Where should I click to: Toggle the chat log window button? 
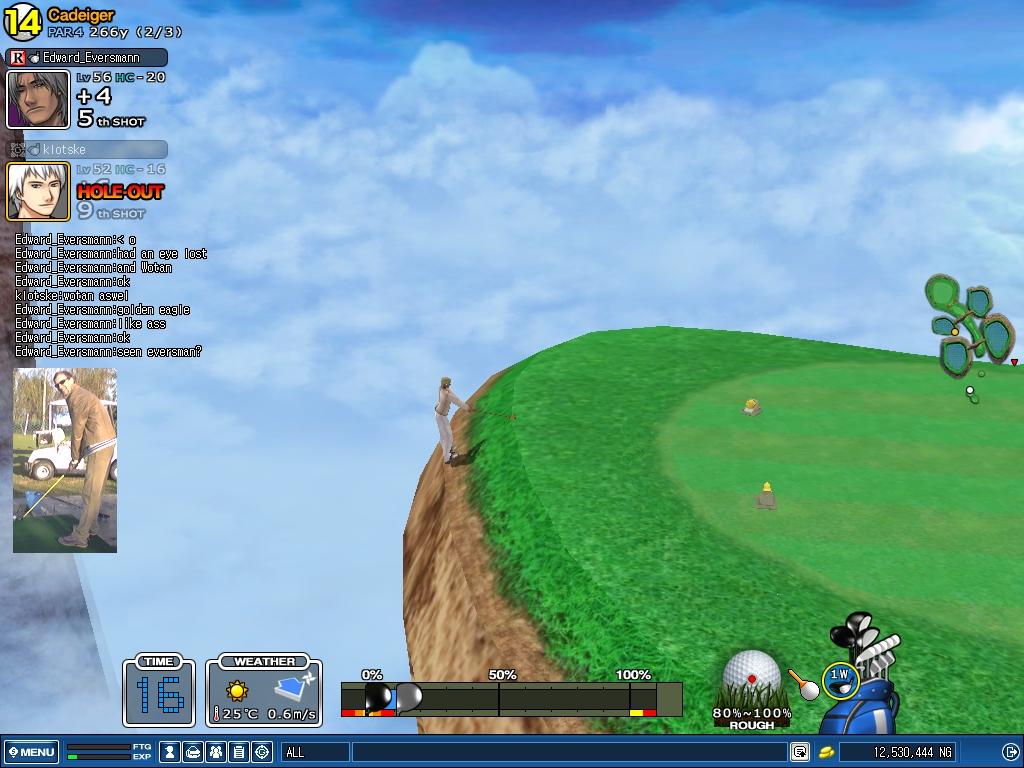(800, 752)
